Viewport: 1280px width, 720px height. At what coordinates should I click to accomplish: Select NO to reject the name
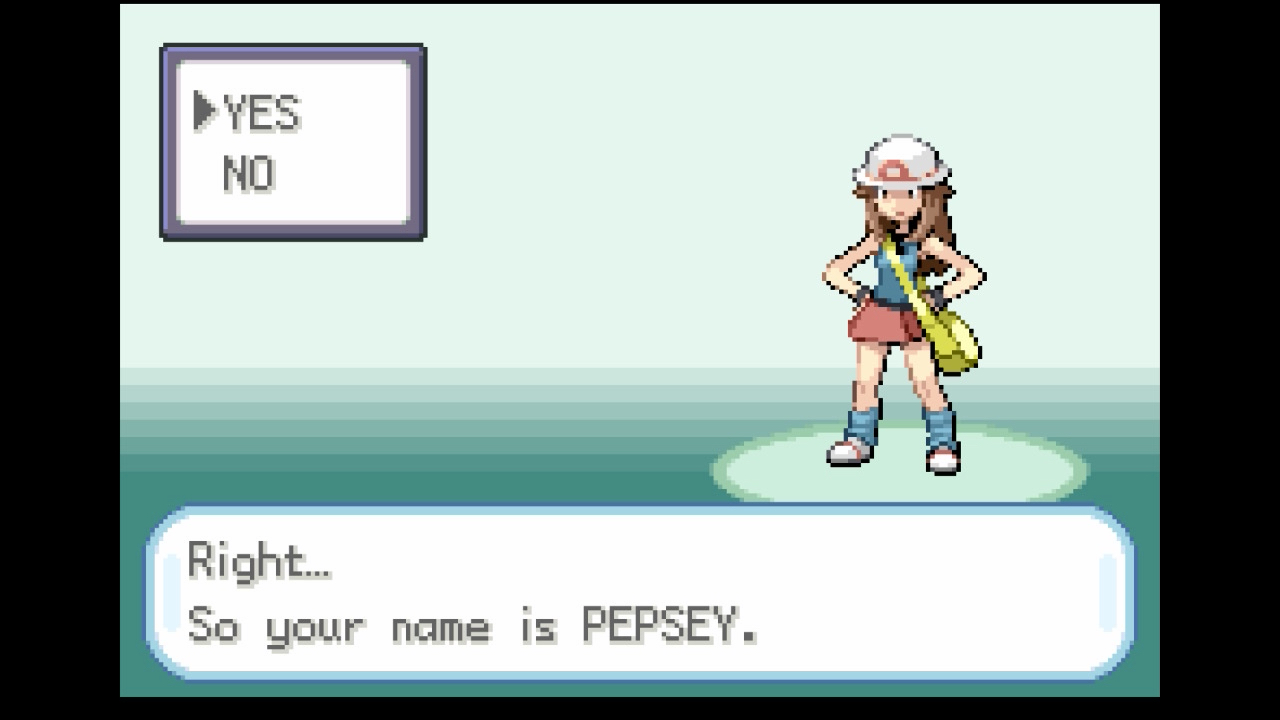click(248, 175)
